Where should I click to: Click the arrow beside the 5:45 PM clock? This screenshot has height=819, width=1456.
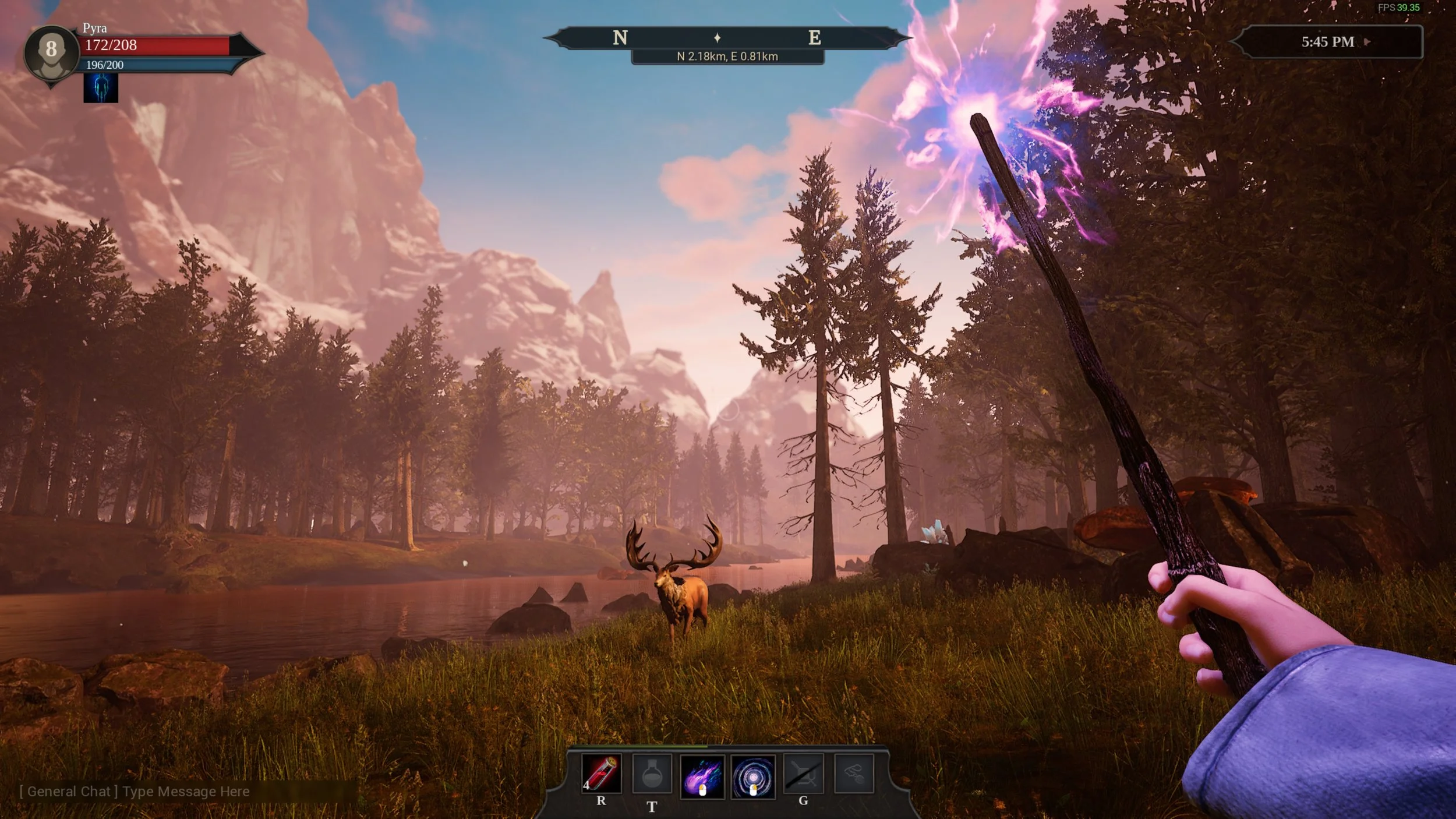pyautogui.click(x=1368, y=42)
